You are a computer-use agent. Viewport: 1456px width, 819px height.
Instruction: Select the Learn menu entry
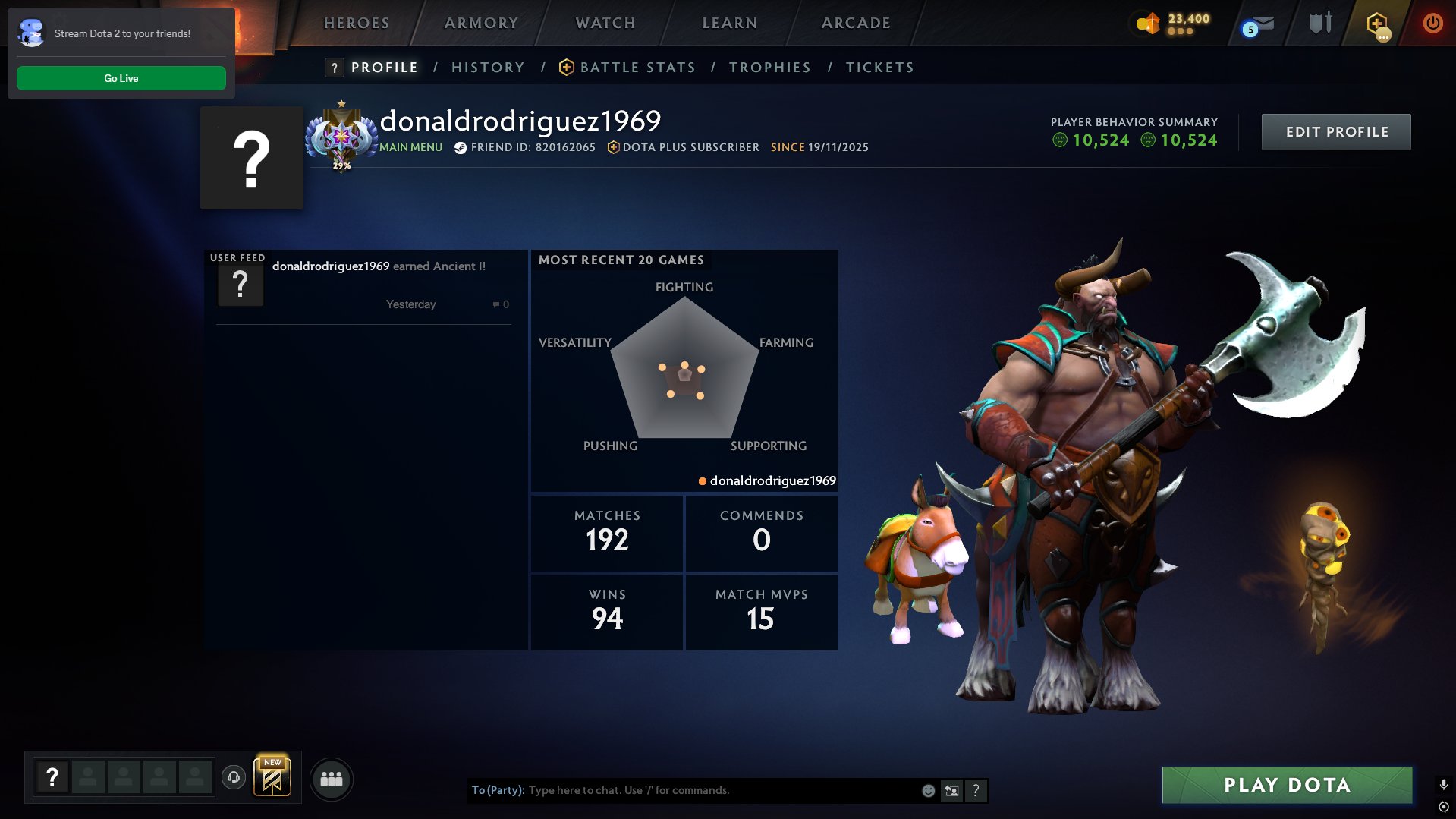tap(730, 23)
